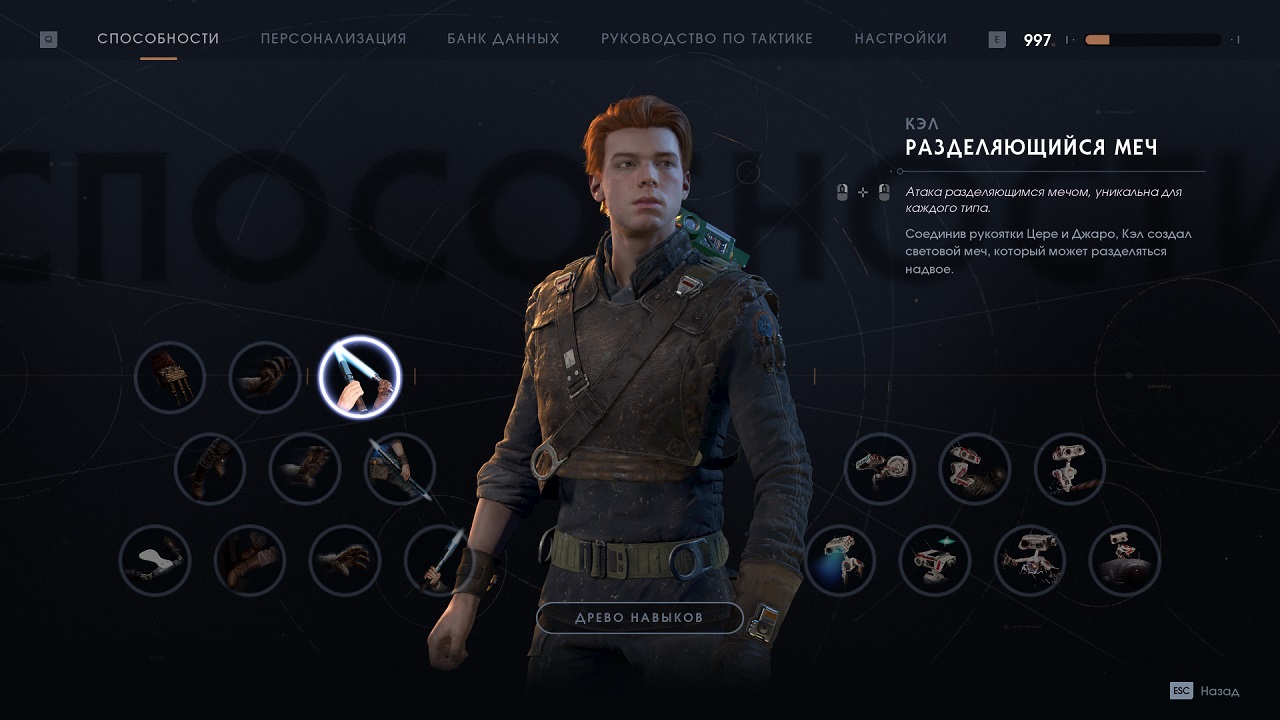This screenshot has width=1280, height=720.
Task: Choose BD-1 green hologram projector ability
Action: click(x=935, y=560)
